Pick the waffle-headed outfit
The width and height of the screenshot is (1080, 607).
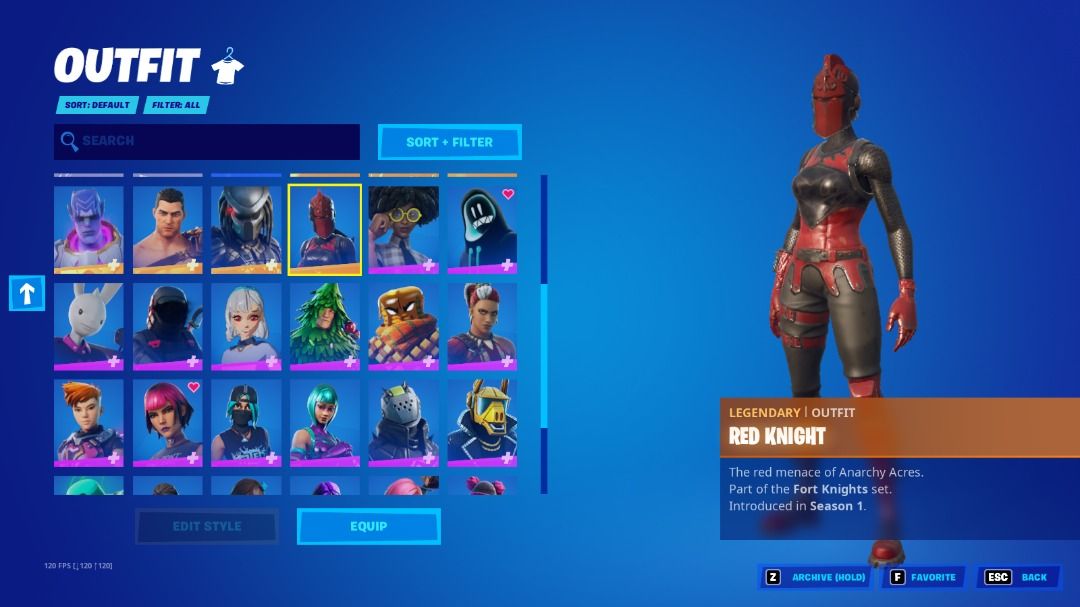(403, 325)
